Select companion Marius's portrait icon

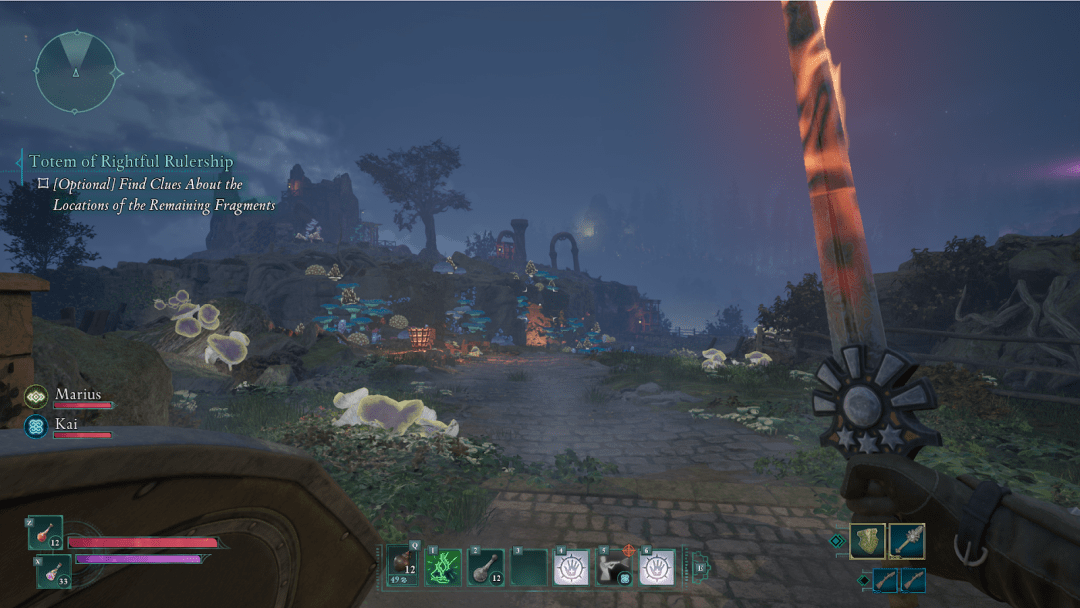coord(36,396)
